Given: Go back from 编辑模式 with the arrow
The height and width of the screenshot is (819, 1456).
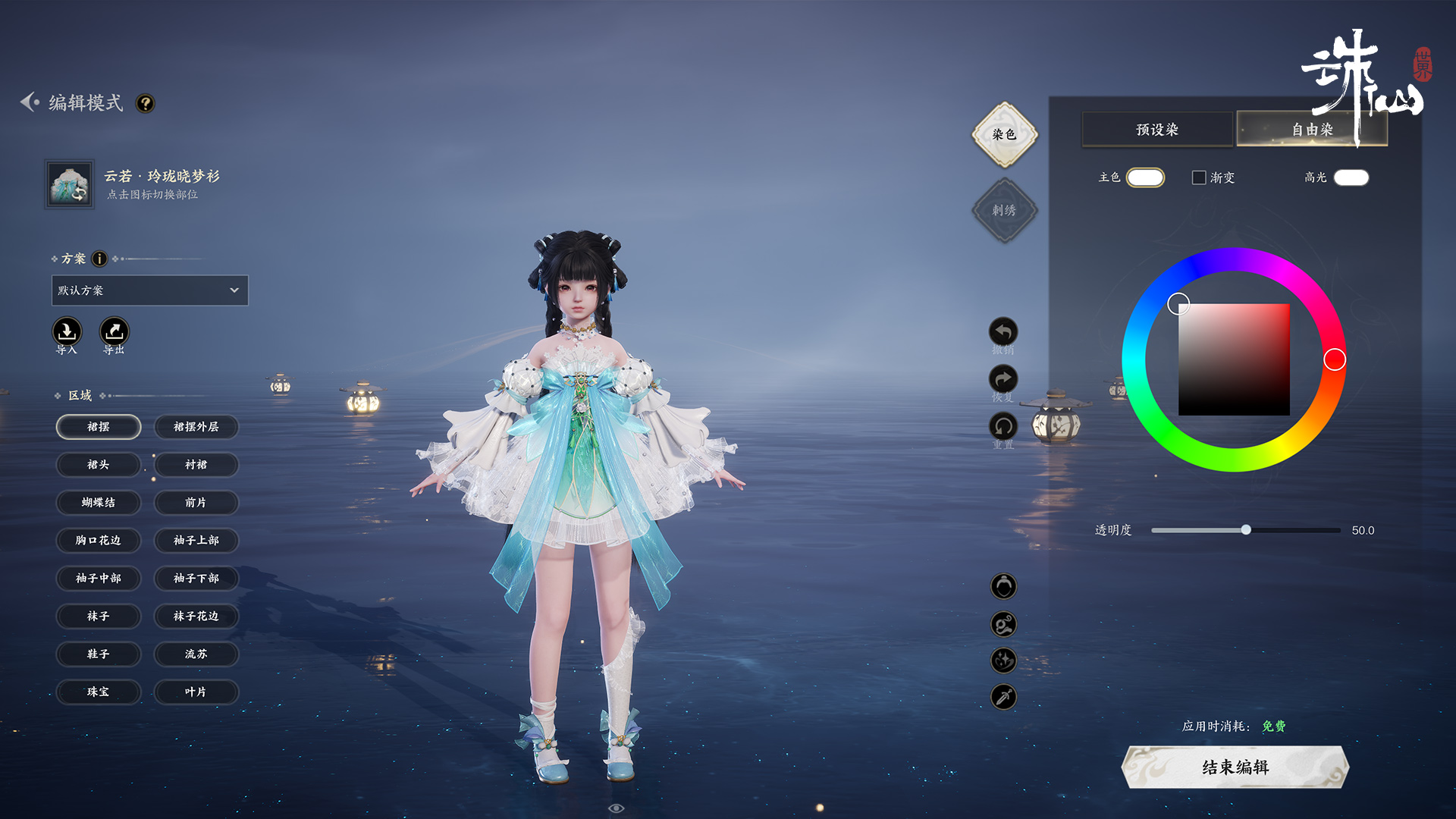Looking at the screenshot, I should click(30, 102).
